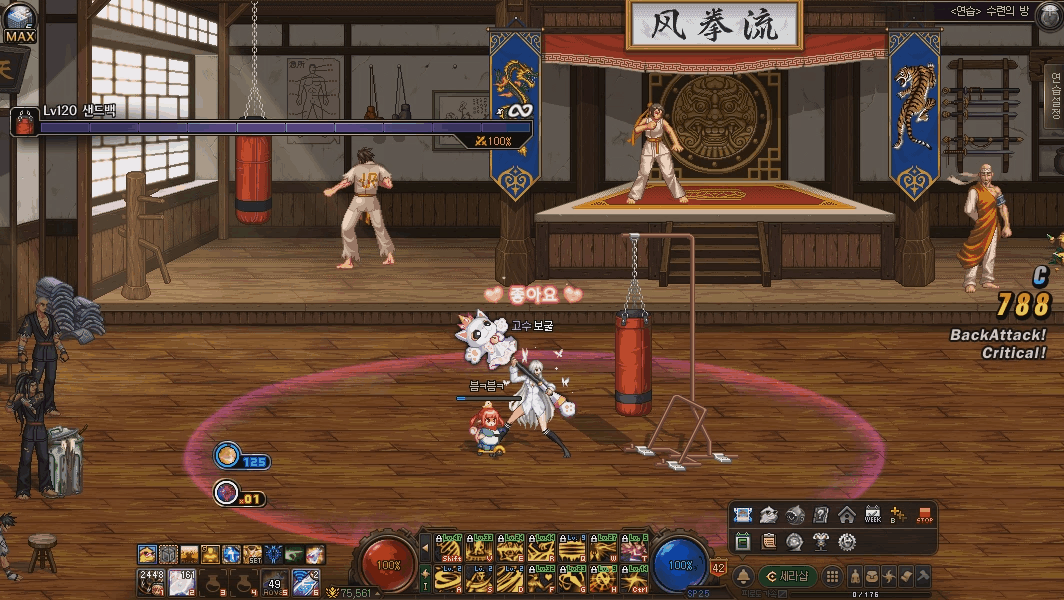Open the hammer icon in the menu bar
1064x600 pixels.
(921, 577)
